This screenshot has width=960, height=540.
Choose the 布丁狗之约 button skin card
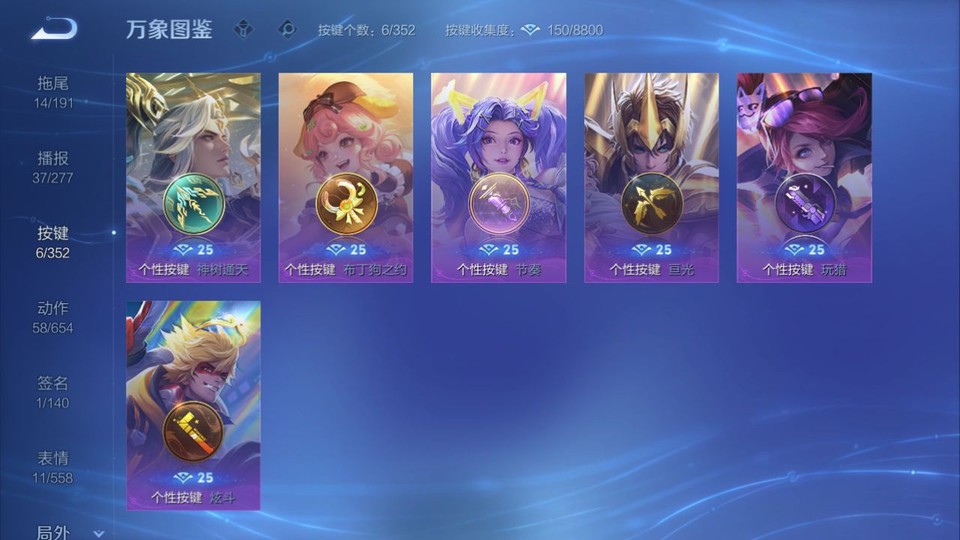tap(346, 177)
